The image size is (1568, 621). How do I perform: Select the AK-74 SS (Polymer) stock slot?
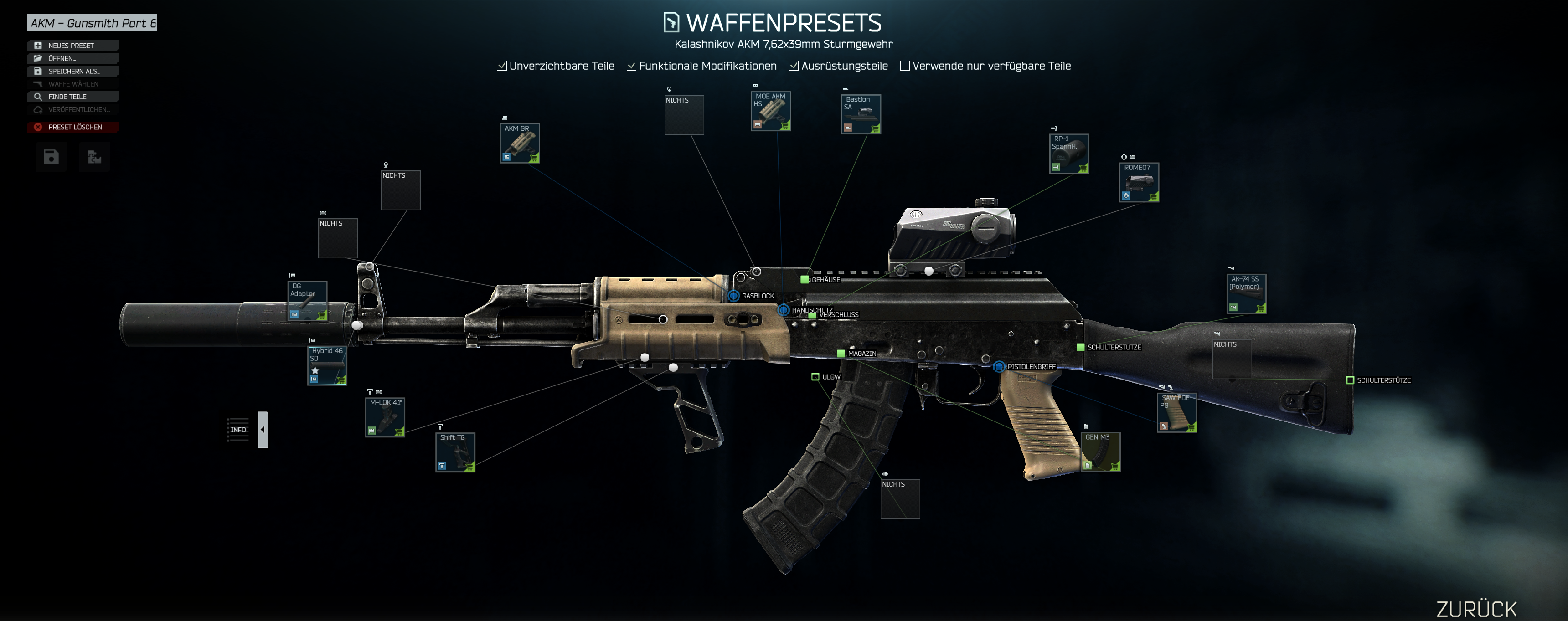1246,294
